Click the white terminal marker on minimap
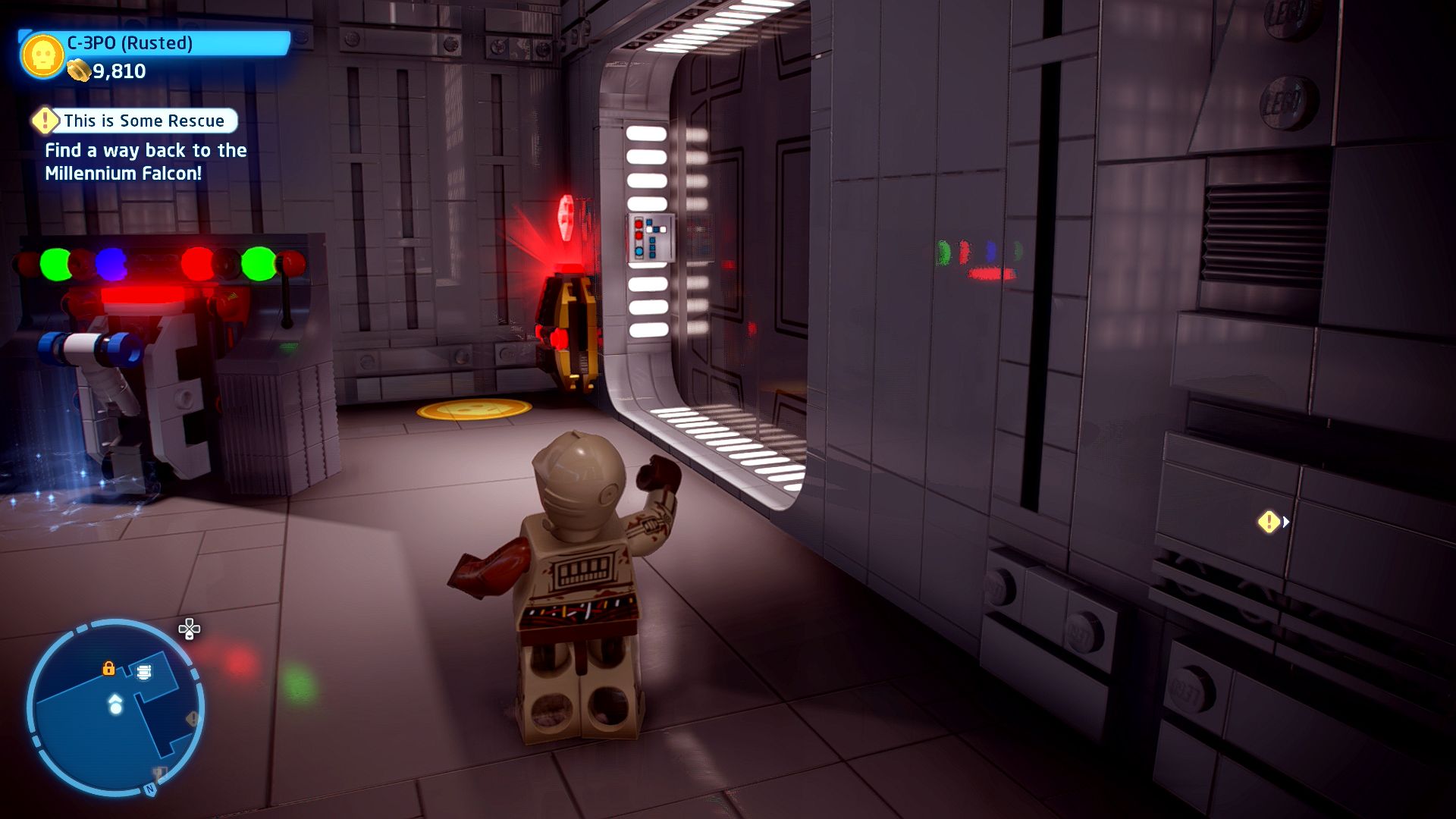 144,672
